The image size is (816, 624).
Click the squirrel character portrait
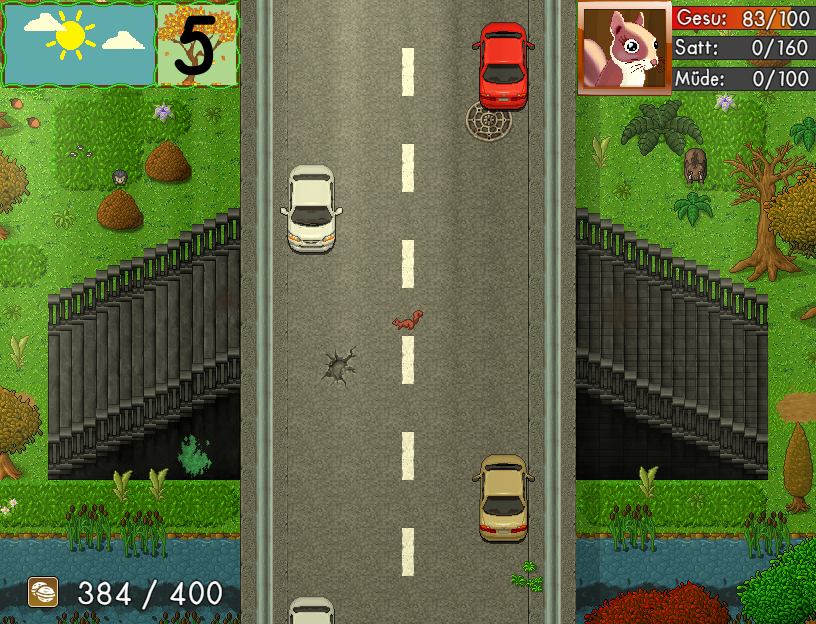(x=624, y=48)
